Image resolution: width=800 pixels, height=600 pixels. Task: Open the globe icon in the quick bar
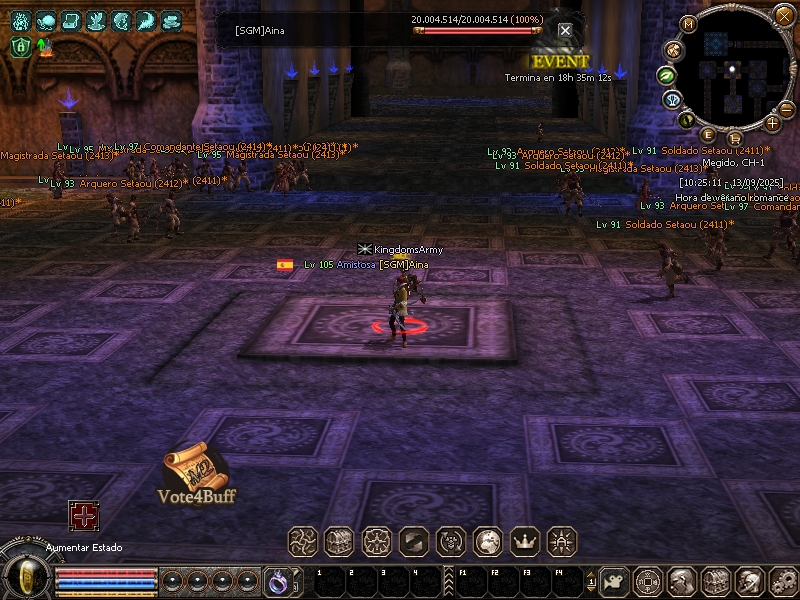pyautogui.click(x=487, y=541)
